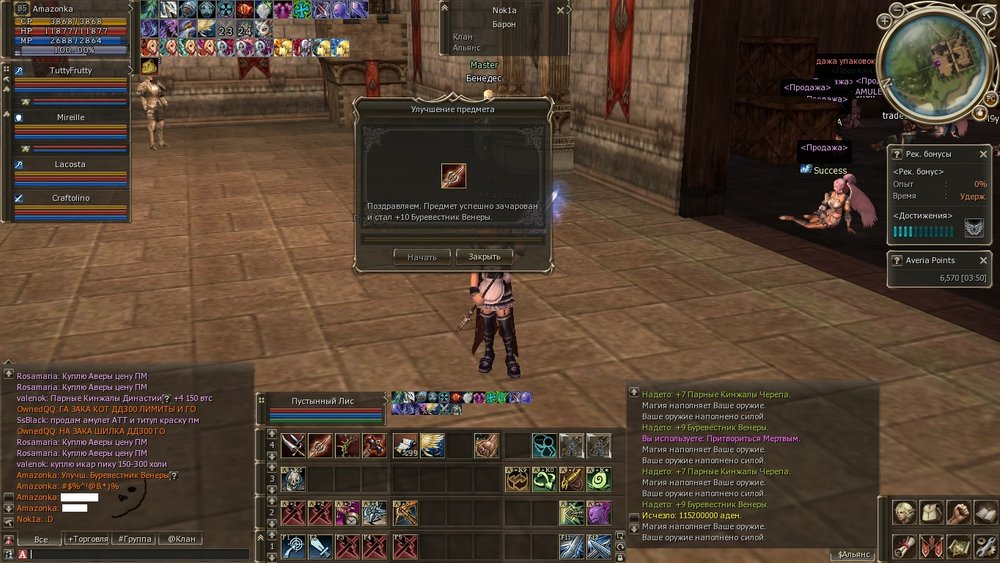Click the Начать button in enchant window
The width and height of the screenshot is (1000, 563).
(x=422, y=256)
